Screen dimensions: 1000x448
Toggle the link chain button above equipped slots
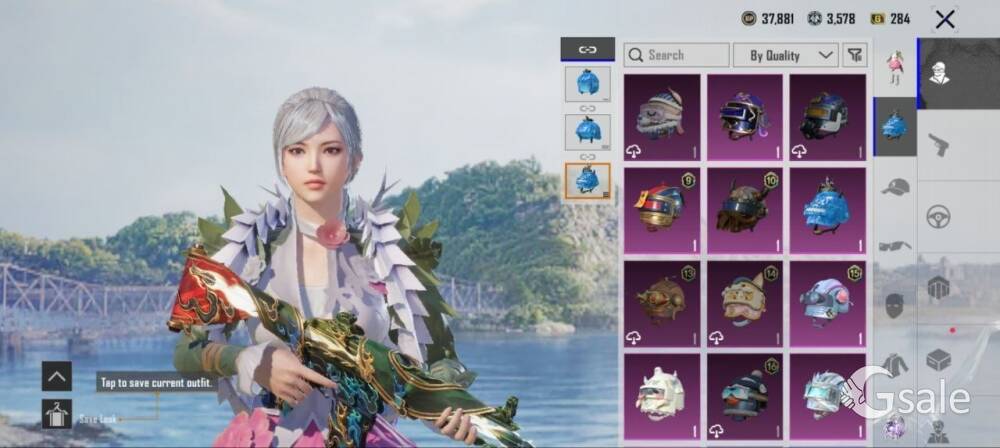coord(588,49)
